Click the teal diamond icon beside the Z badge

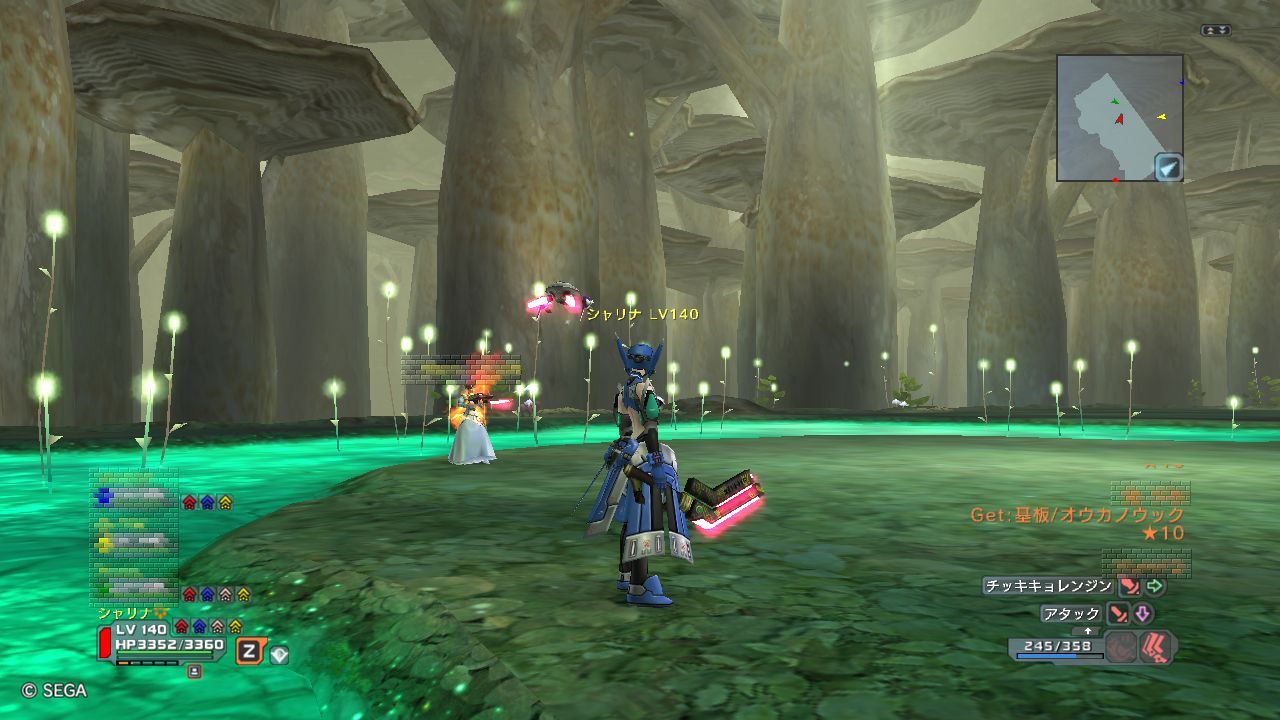pyautogui.click(x=279, y=654)
